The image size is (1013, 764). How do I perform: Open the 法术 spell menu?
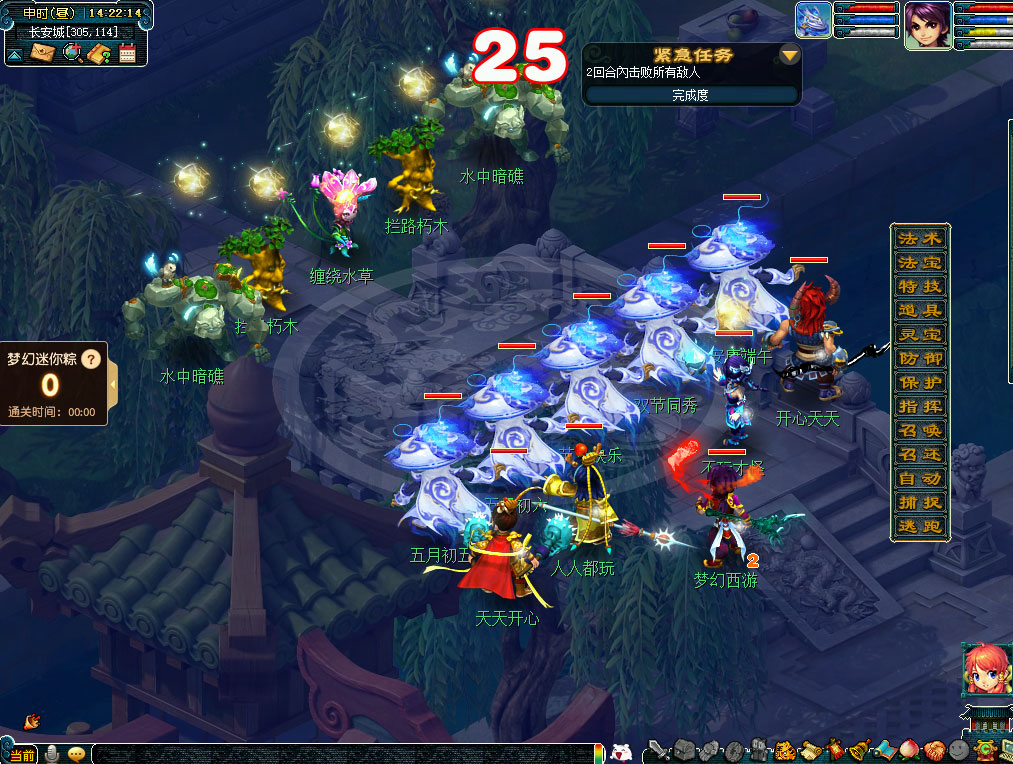(x=920, y=239)
